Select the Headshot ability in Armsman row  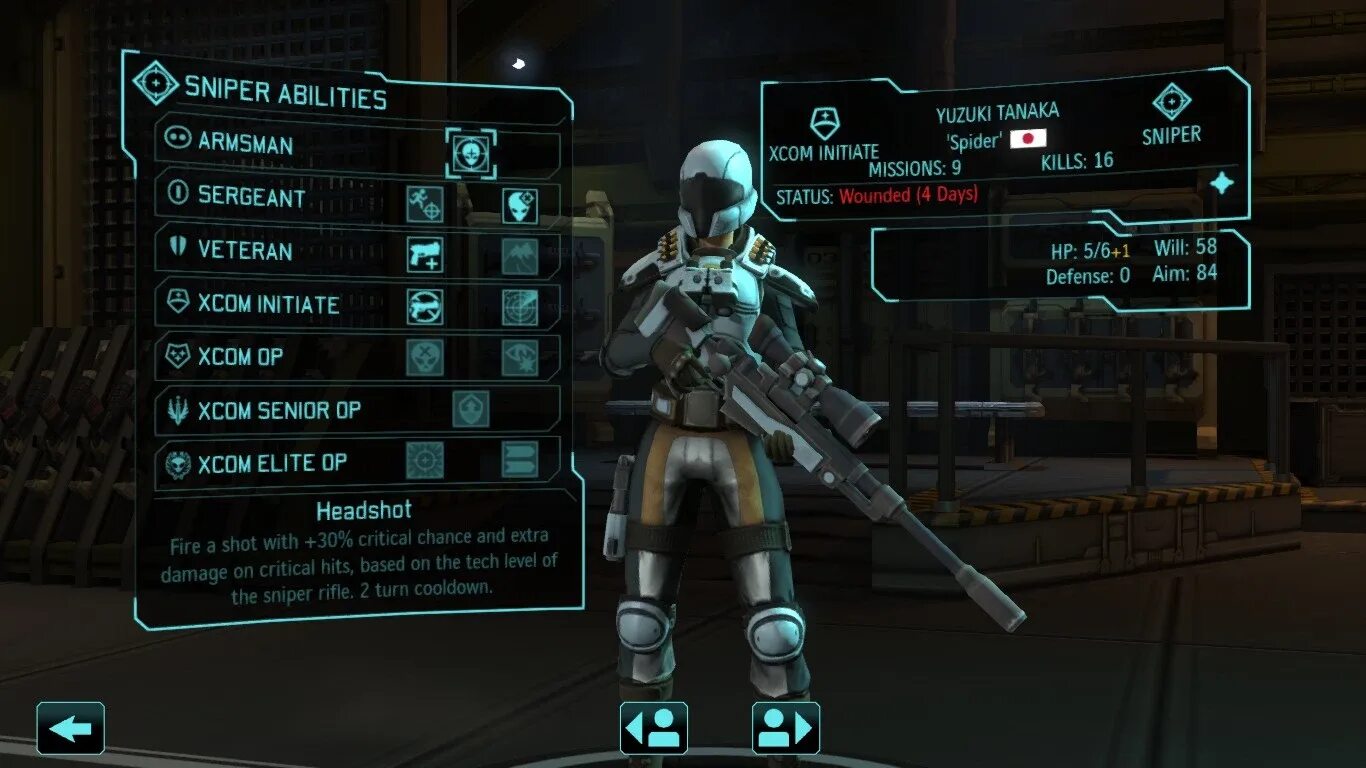pos(470,153)
